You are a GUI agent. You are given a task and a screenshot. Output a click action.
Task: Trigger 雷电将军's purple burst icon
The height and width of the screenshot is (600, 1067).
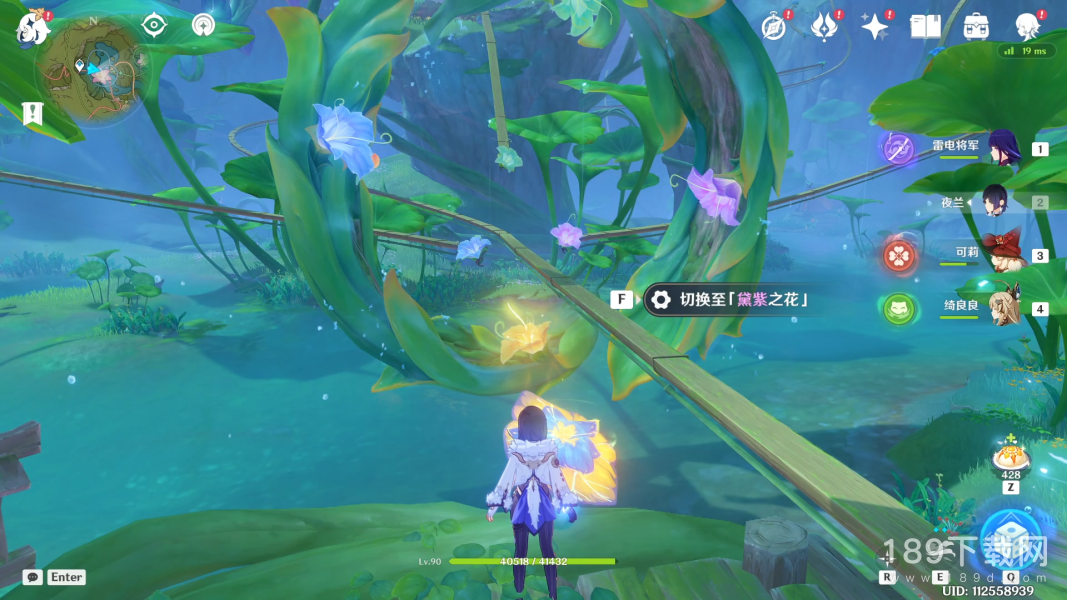(897, 149)
